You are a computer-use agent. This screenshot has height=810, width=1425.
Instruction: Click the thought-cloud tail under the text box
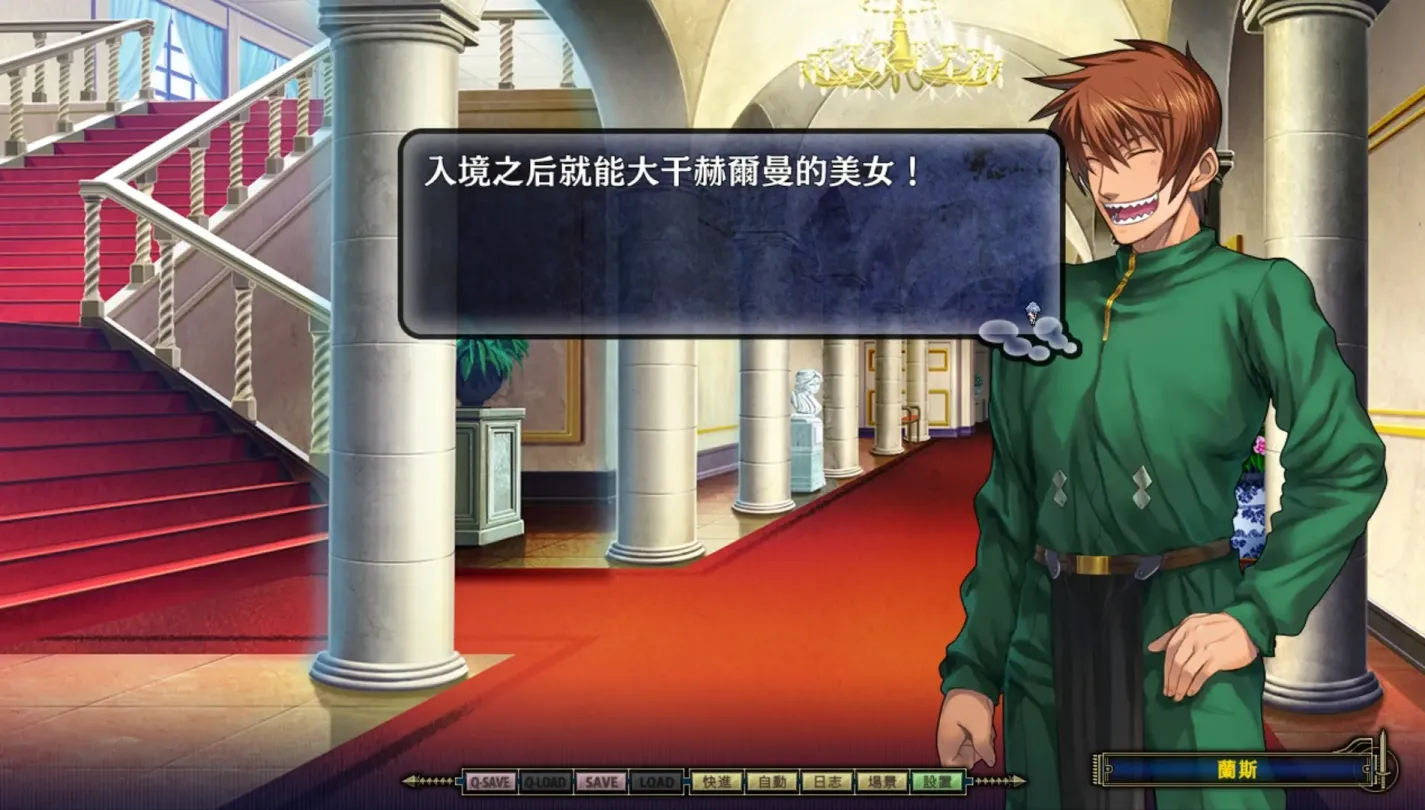tap(1025, 340)
